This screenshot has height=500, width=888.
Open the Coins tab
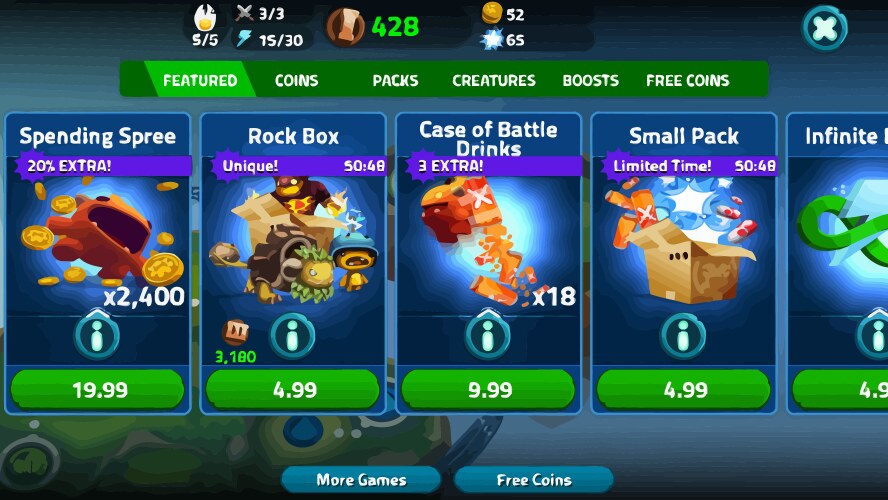(296, 80)
